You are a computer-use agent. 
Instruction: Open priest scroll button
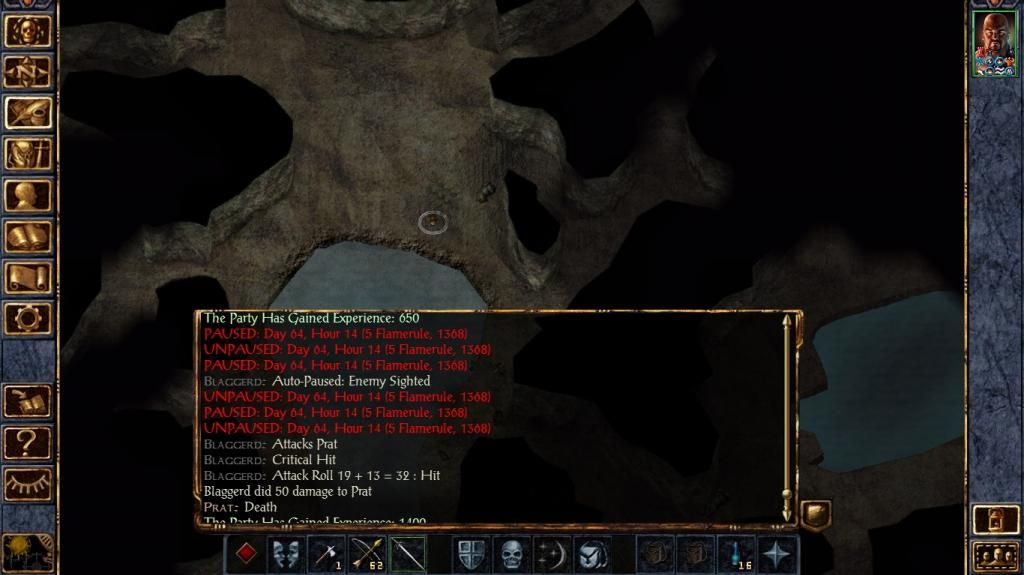tap(28, 277)
